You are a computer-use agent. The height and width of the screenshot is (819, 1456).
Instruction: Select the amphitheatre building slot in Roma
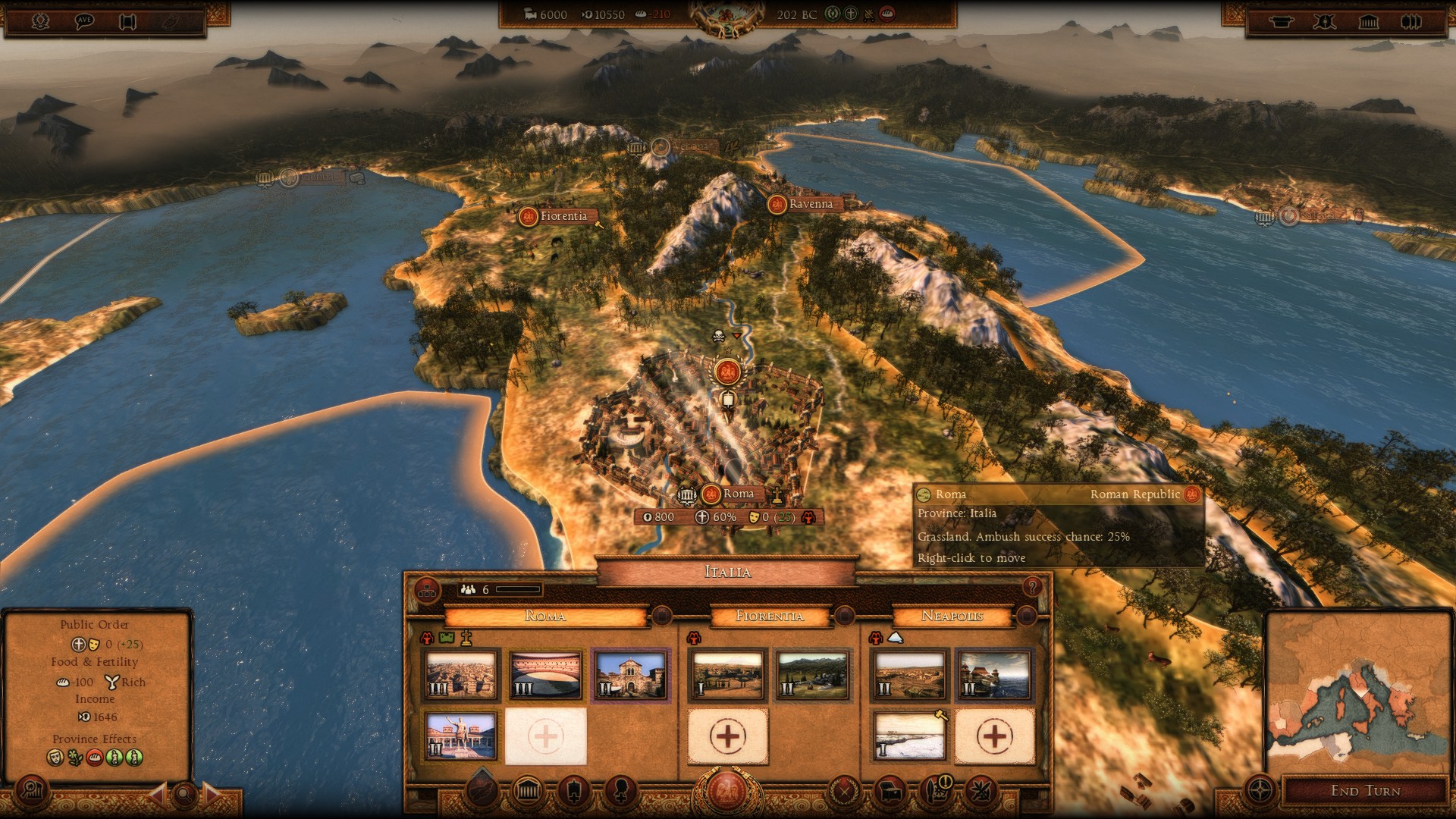tap(545, 674)
